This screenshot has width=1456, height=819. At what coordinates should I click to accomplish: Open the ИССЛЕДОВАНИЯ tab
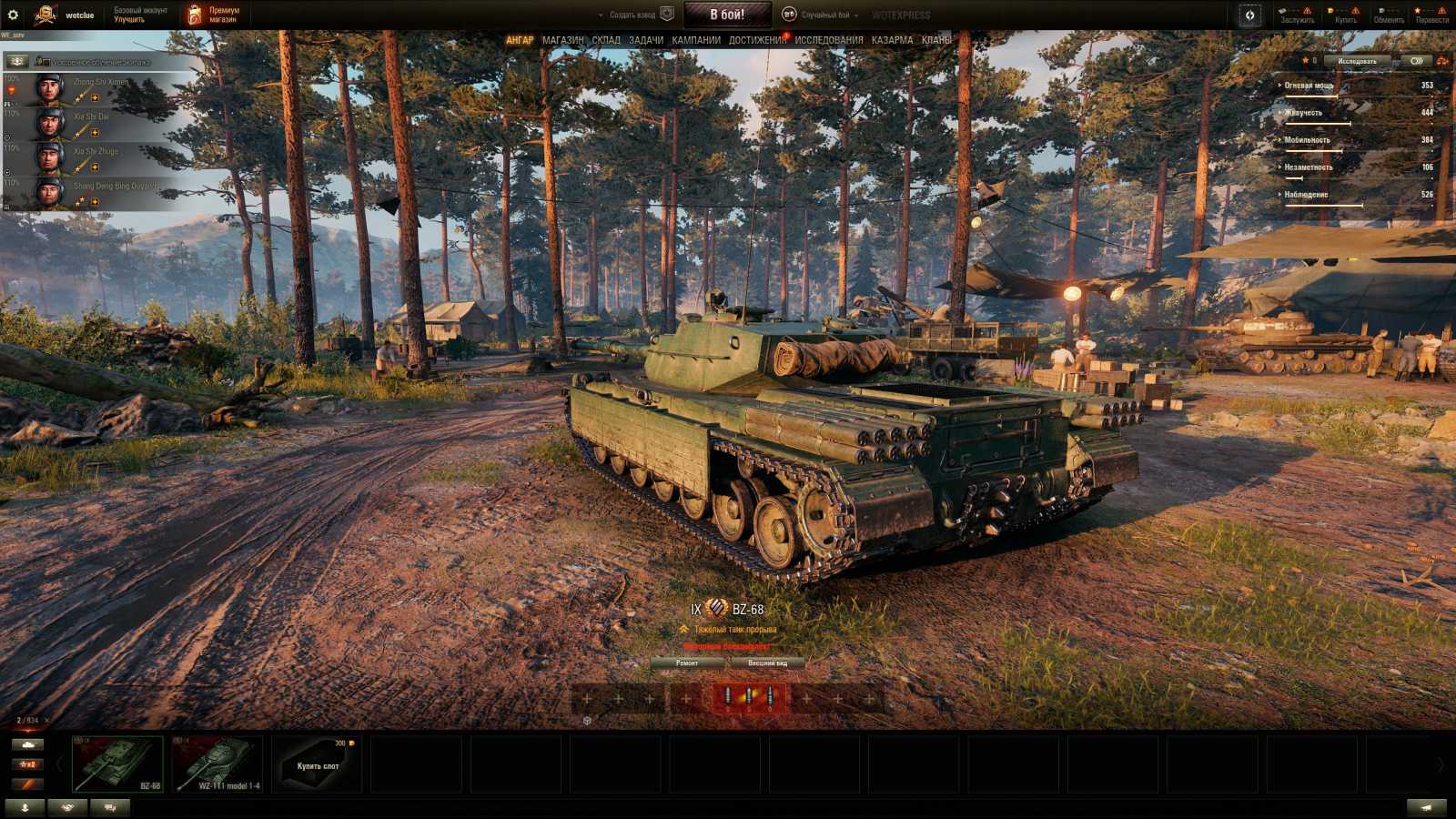click(830, 40)
